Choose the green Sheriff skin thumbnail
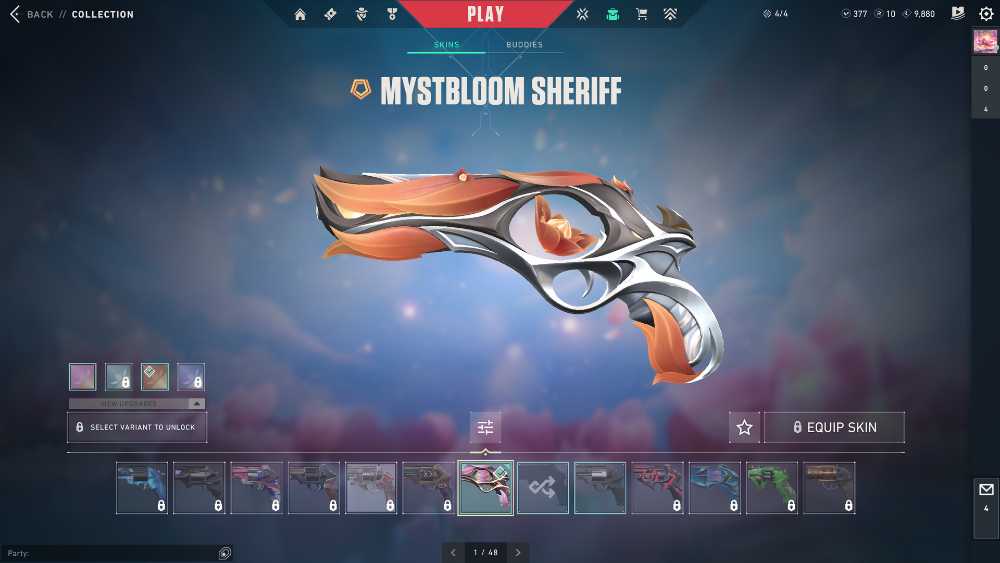 (x=772, y=488)
